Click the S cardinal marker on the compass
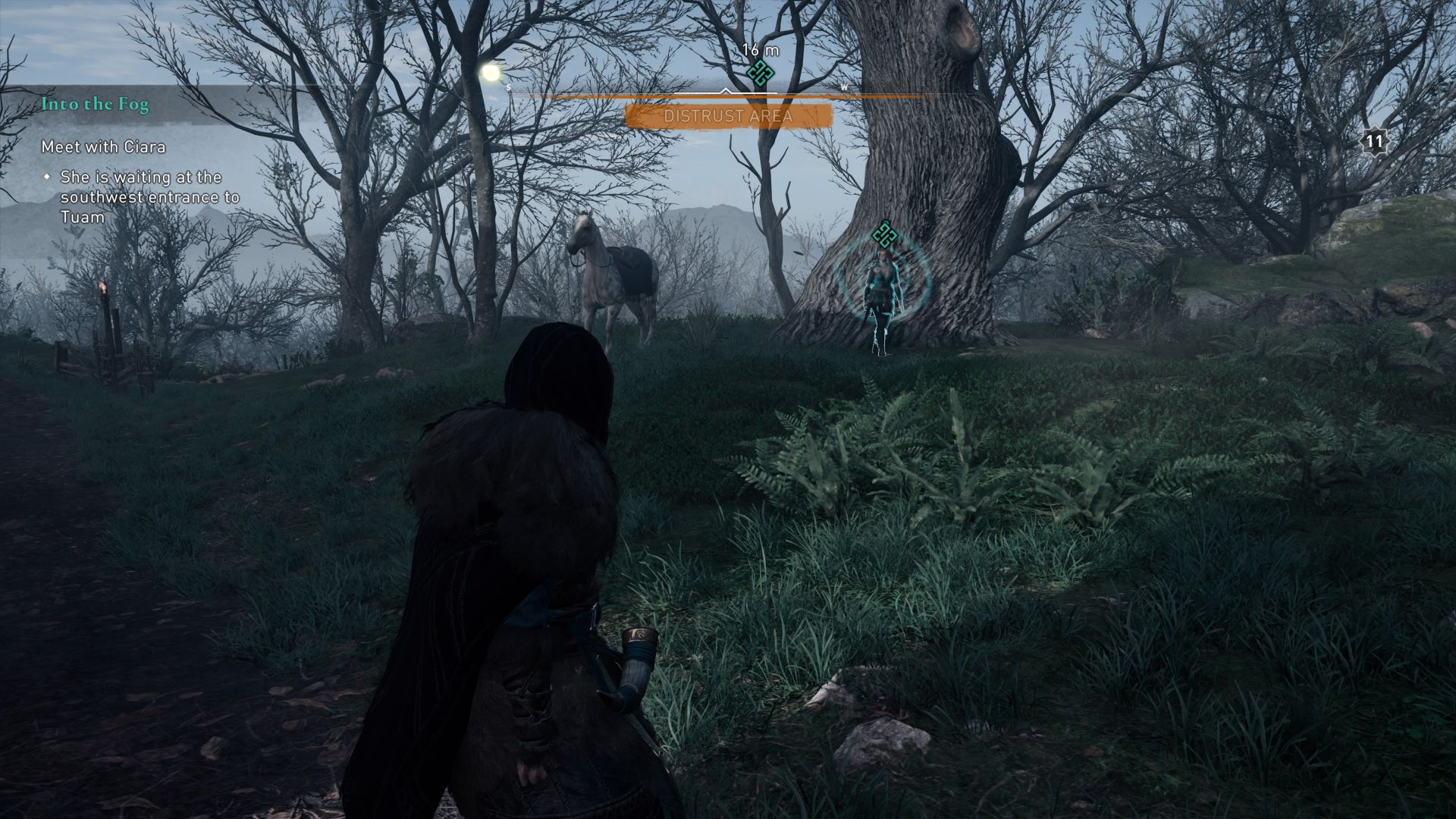1456x819 pixels. coord(510,86)
